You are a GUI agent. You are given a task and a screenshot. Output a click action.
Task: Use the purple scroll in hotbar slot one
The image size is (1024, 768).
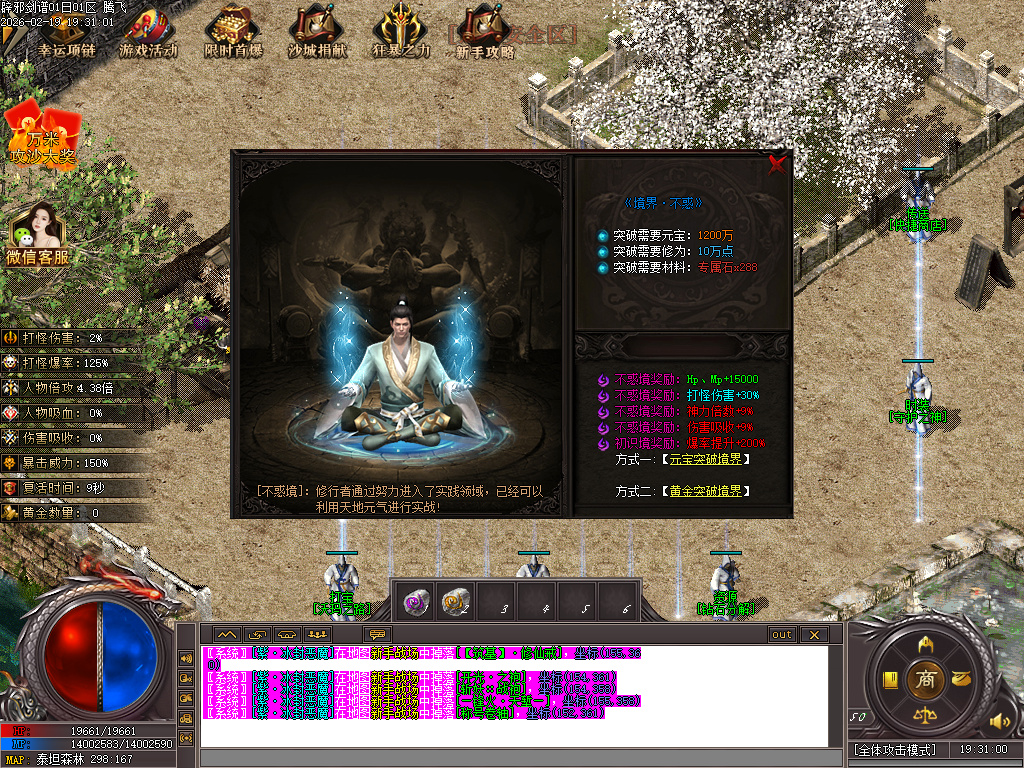tap(415, 602)
